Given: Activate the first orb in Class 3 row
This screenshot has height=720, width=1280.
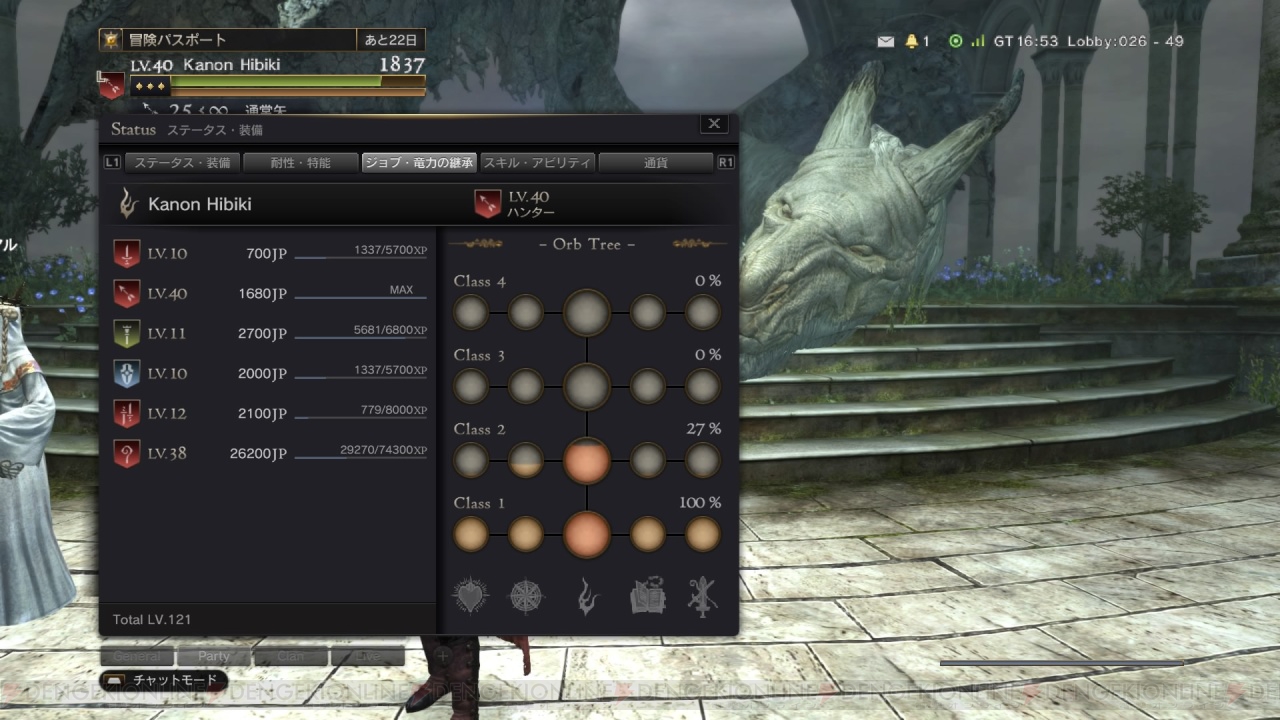Looking at the screenshot, I should 471,386.
